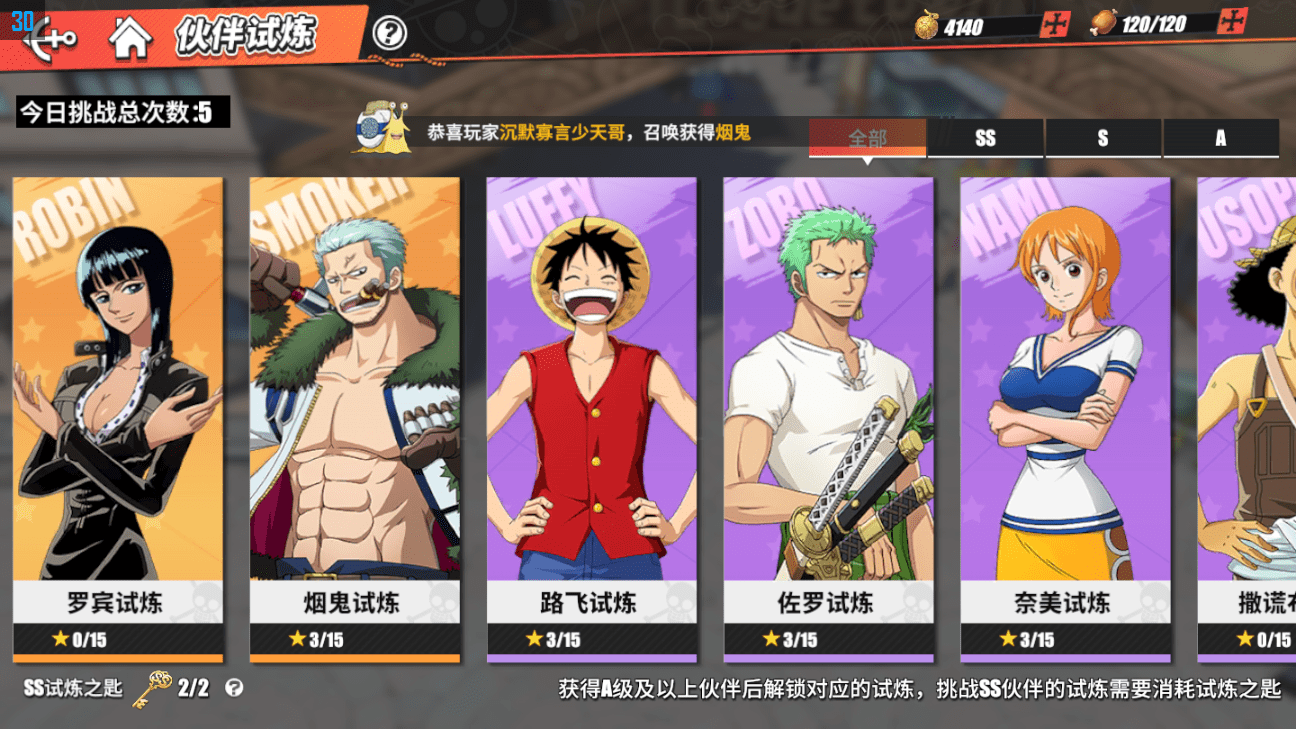Select the A rarity tab
The image size is (1296, 729).
point(1220,138)
